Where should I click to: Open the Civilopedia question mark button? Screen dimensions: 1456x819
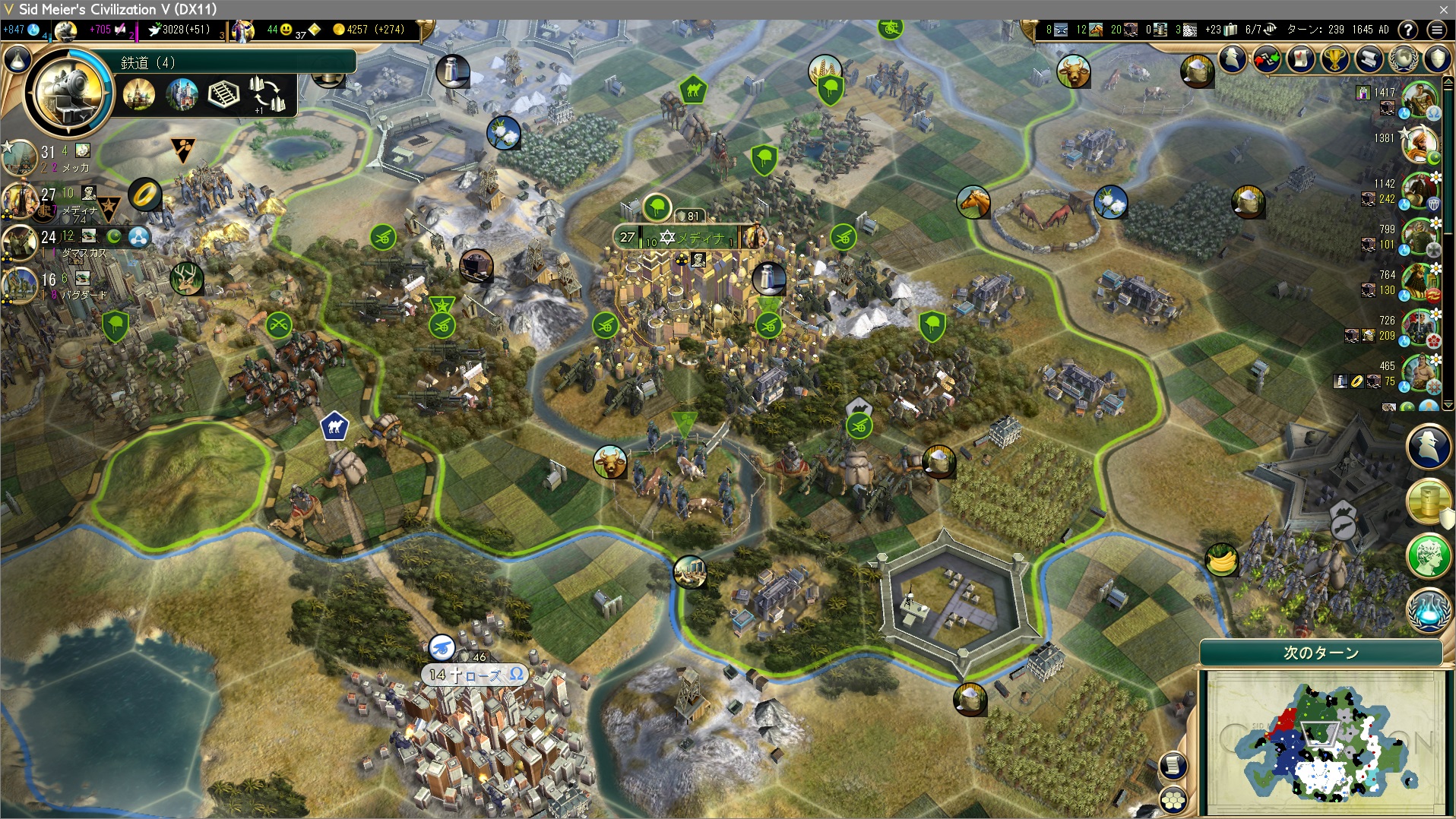pos(1408,30)
